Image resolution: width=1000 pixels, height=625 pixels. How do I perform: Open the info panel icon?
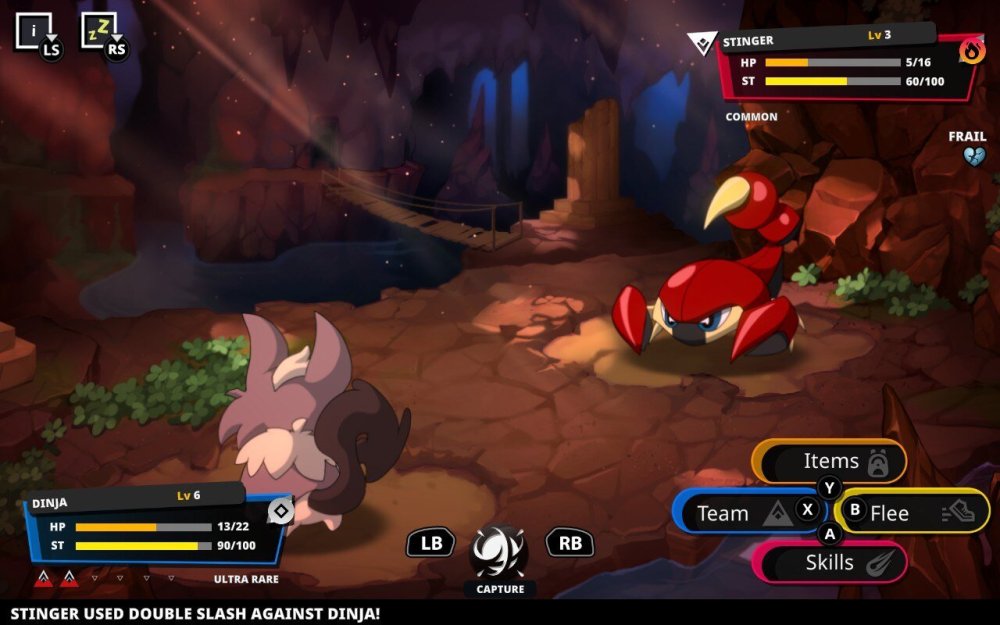click(x=32, y=30)
